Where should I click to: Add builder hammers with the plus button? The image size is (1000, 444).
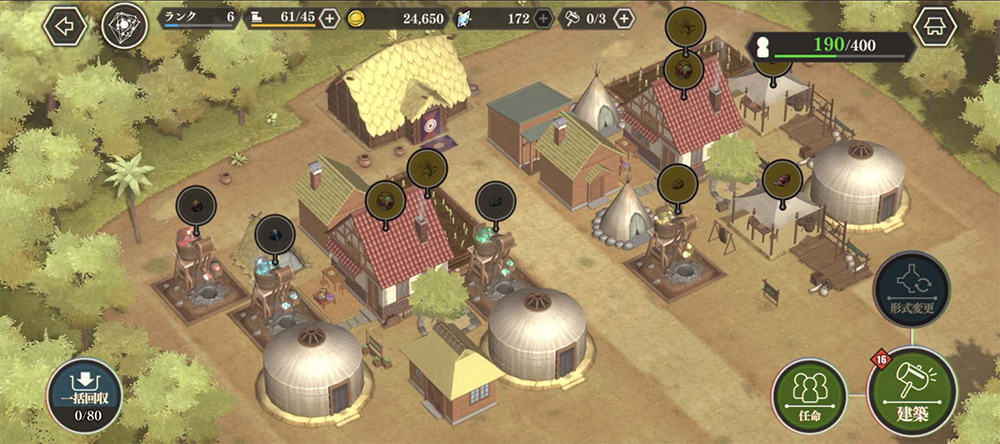coord(624,18)
